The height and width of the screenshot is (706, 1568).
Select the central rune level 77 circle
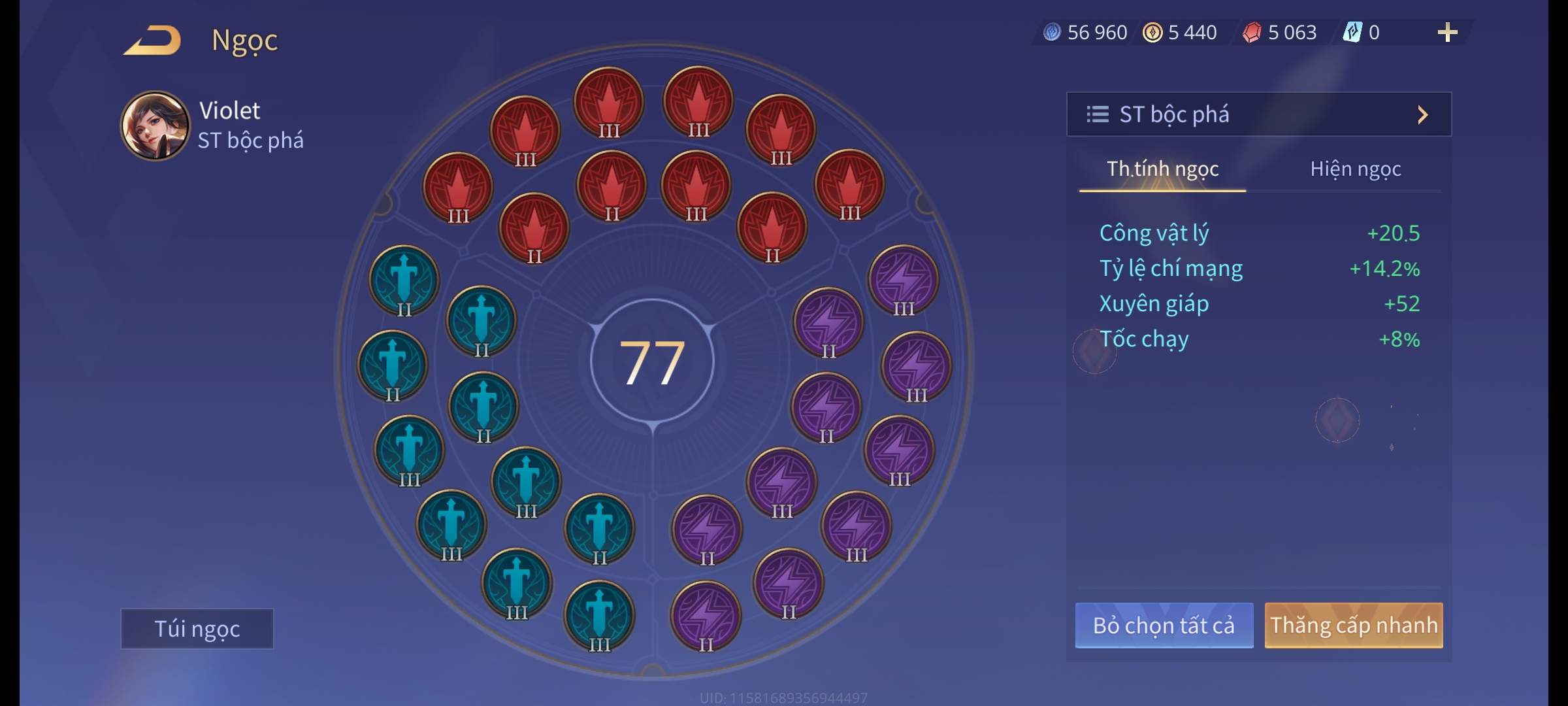[652, 361]
